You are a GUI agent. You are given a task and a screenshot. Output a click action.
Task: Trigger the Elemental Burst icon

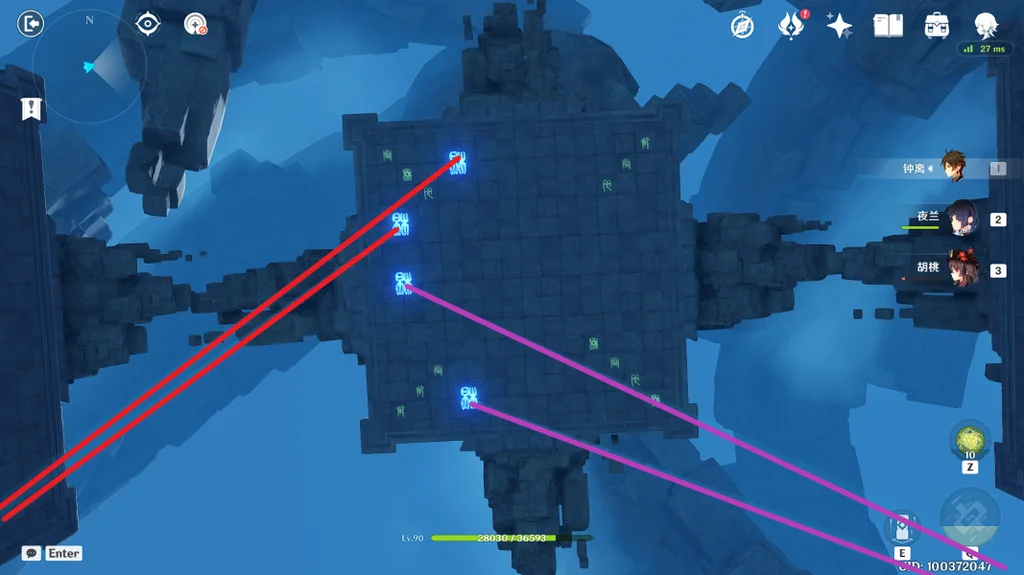(x=970, y=518)
